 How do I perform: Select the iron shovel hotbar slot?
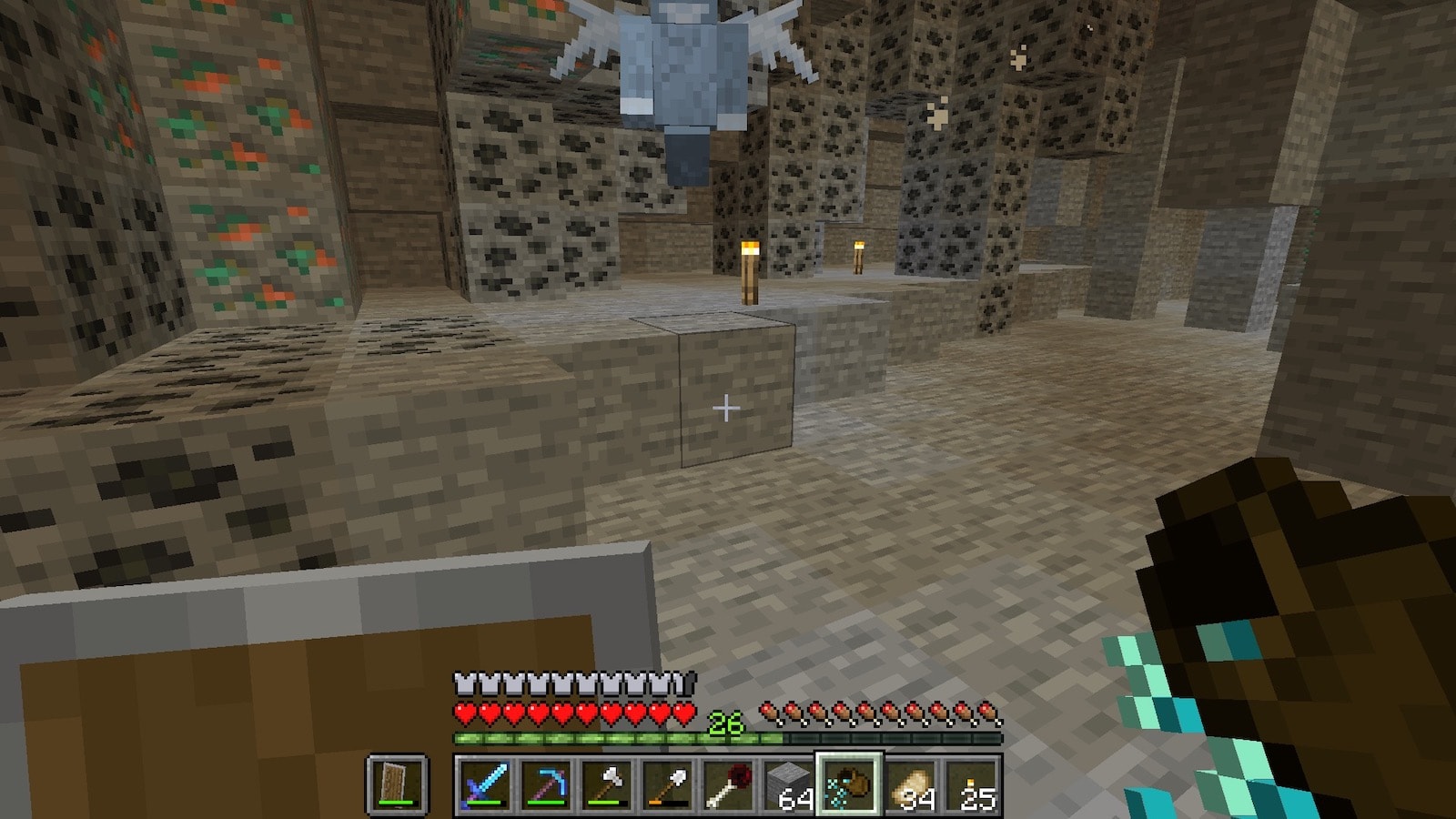click(x=667, y=784)
